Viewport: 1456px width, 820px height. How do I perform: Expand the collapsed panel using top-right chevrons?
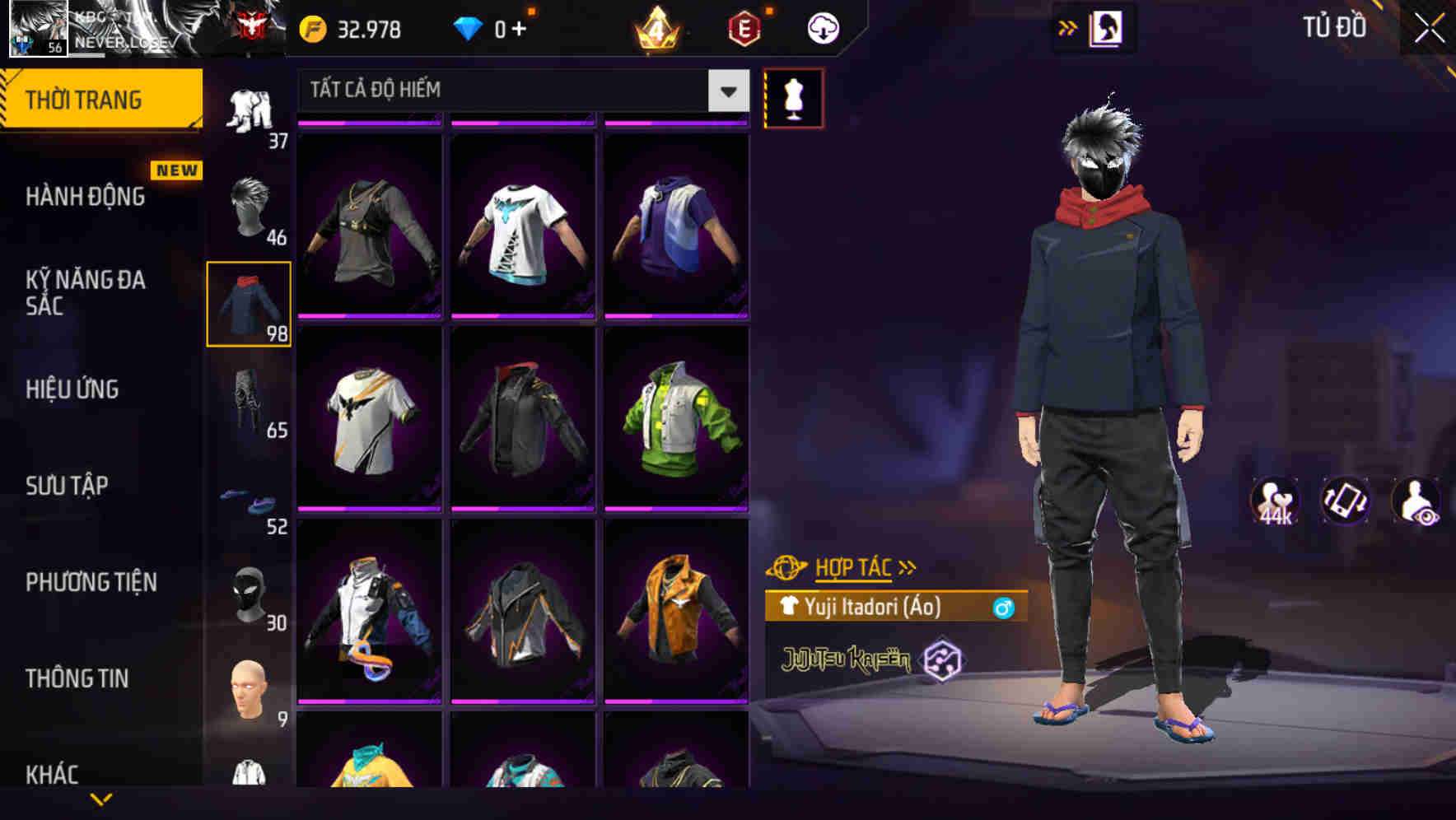pos(1066,27)
